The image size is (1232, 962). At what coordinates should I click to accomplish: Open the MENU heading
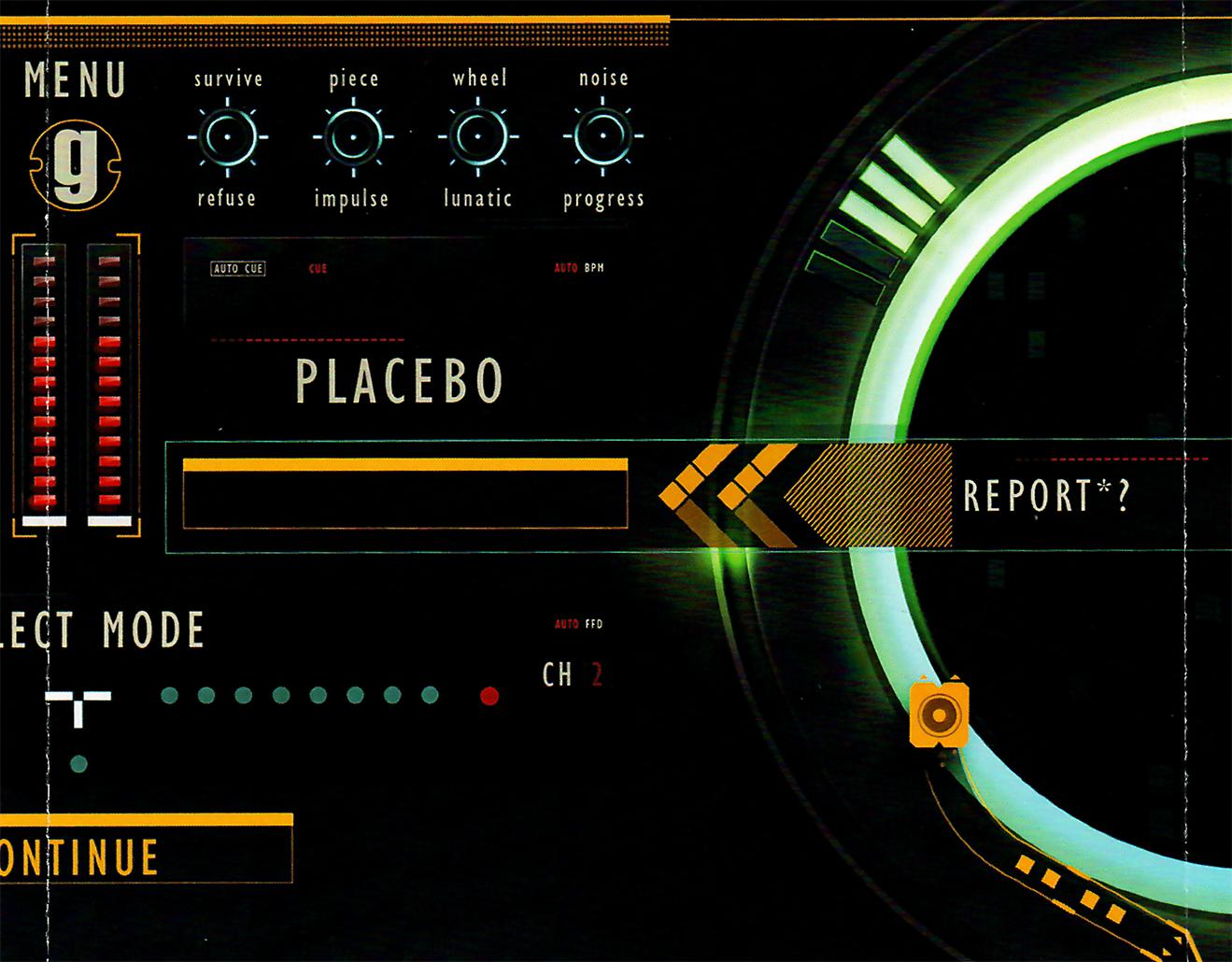point(75,80)
